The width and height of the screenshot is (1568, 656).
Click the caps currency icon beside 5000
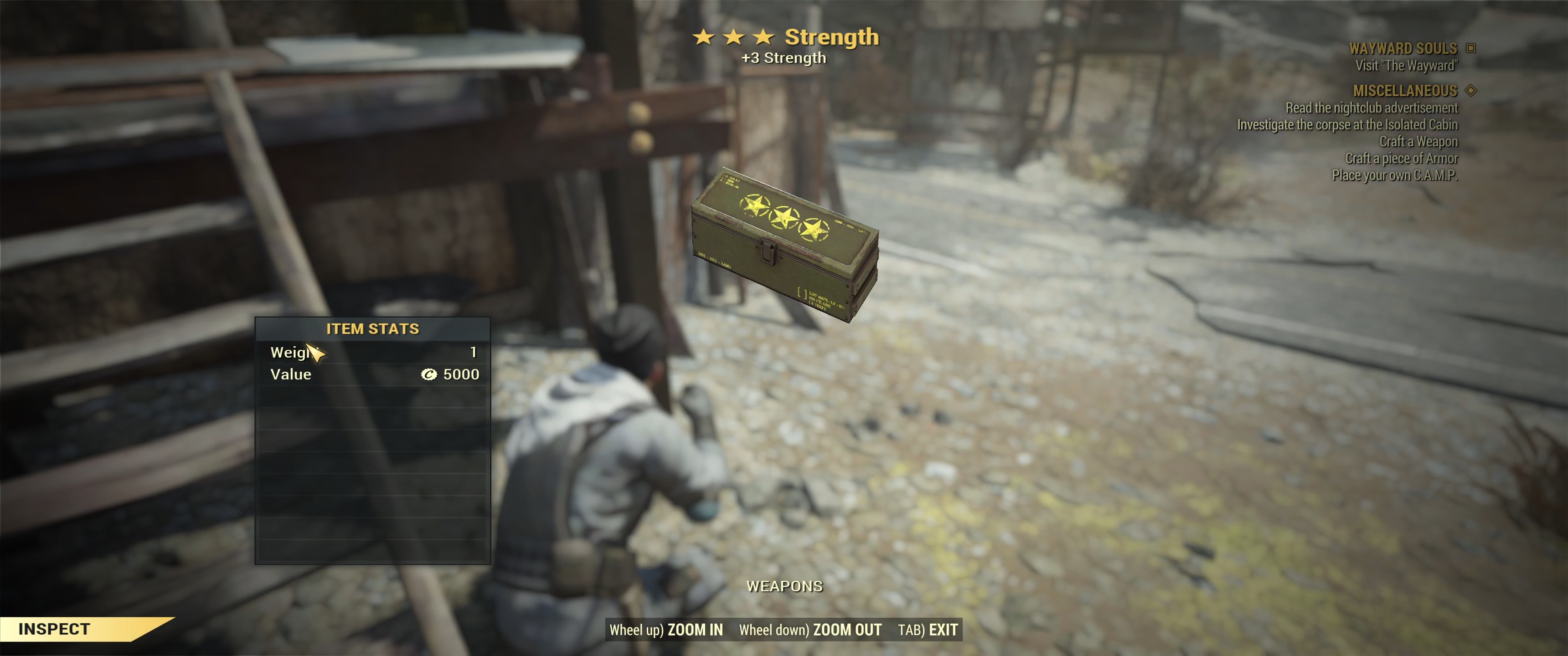click(430, 375)
